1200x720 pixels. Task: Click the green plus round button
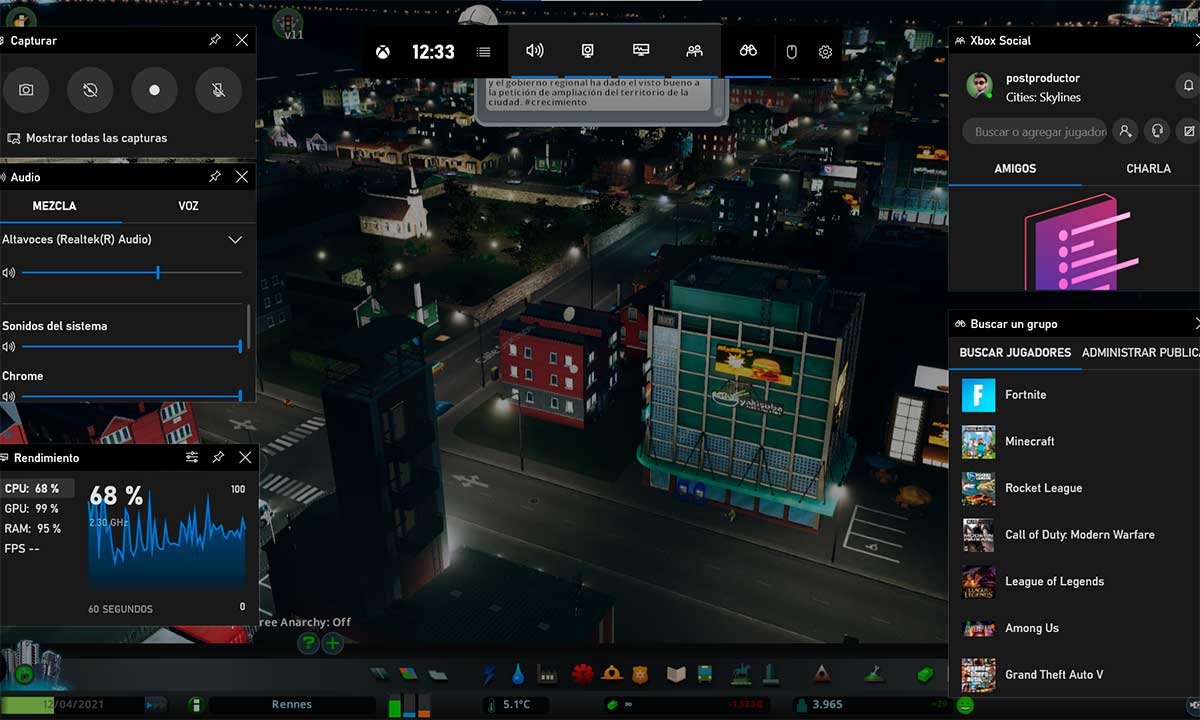[333, 643]
